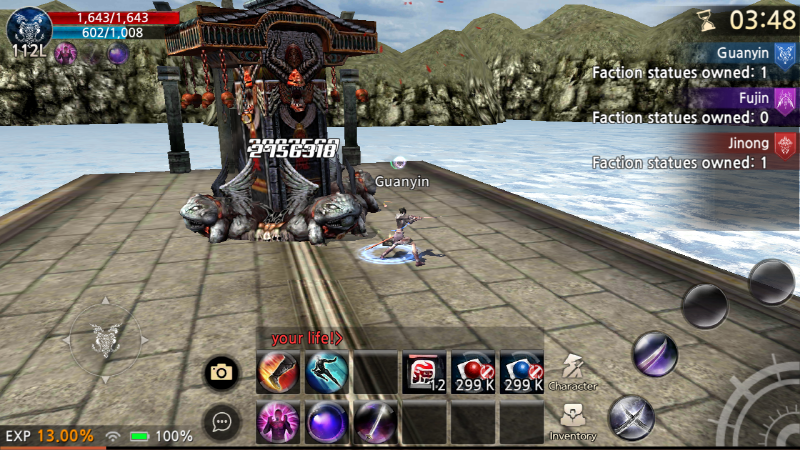The width and height of the screenshot is (800, 450).
Task: Open the Inventory
Action: (573, 421)
